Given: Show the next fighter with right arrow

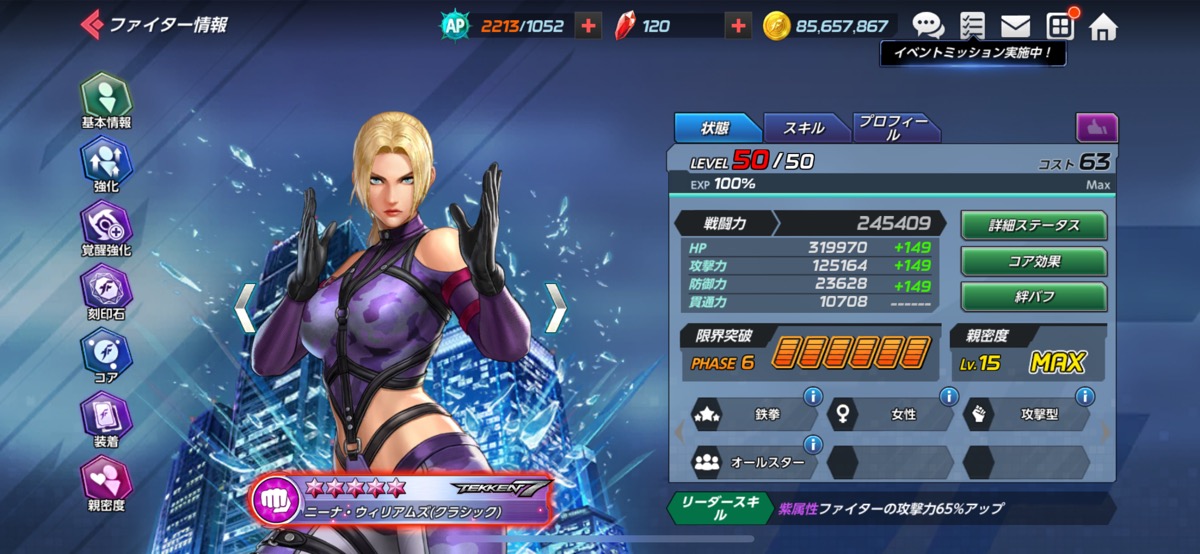Looking at the screenshot, I should coord(555,307).
